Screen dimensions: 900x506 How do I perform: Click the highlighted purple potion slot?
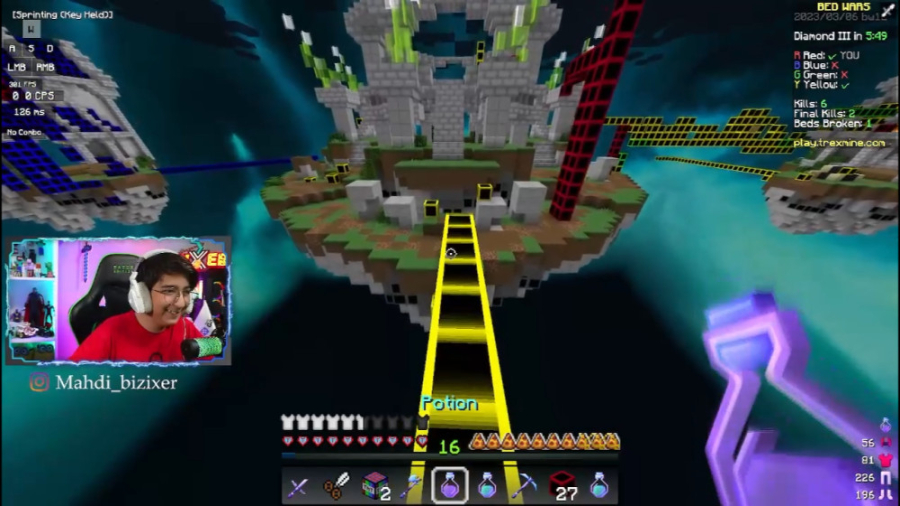[x=449, y=486]
